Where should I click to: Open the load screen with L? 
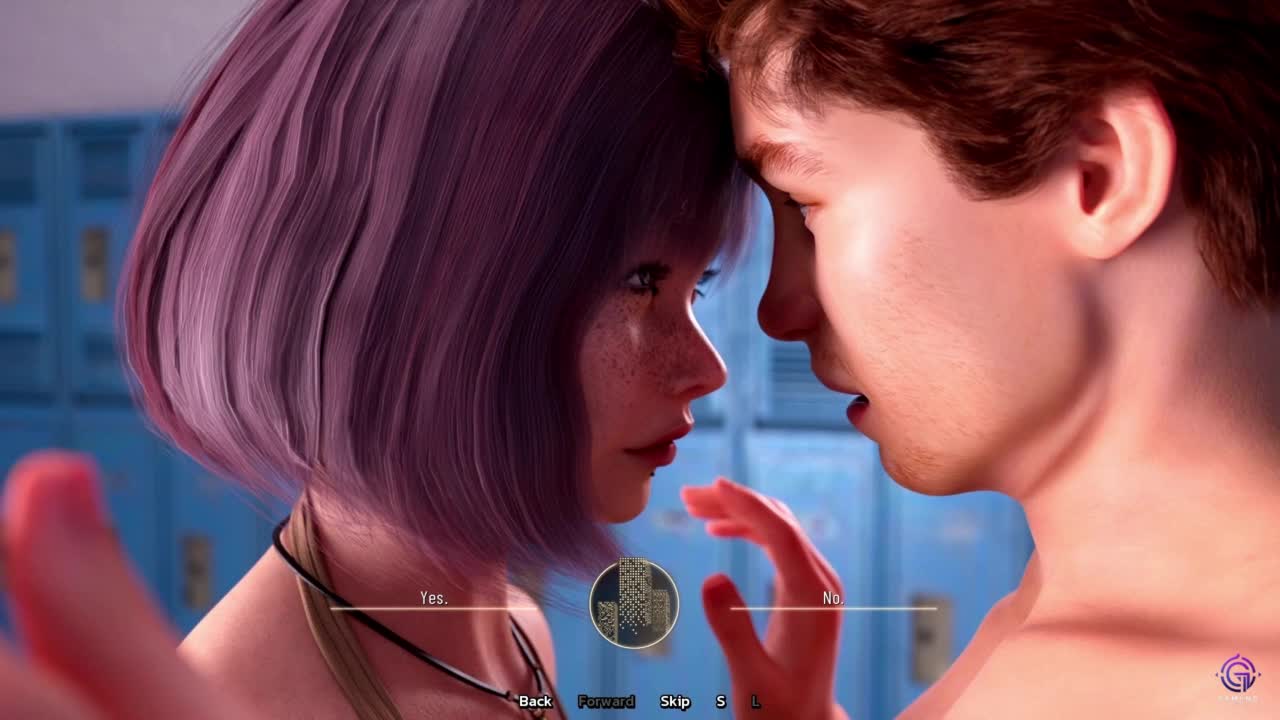point(755,701)
